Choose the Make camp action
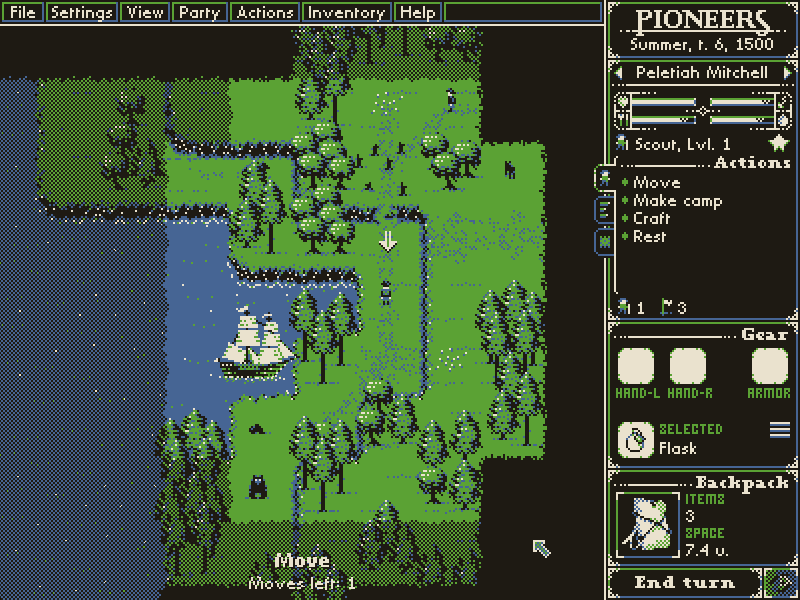800x600 pixels. click(x=677, y=201)
